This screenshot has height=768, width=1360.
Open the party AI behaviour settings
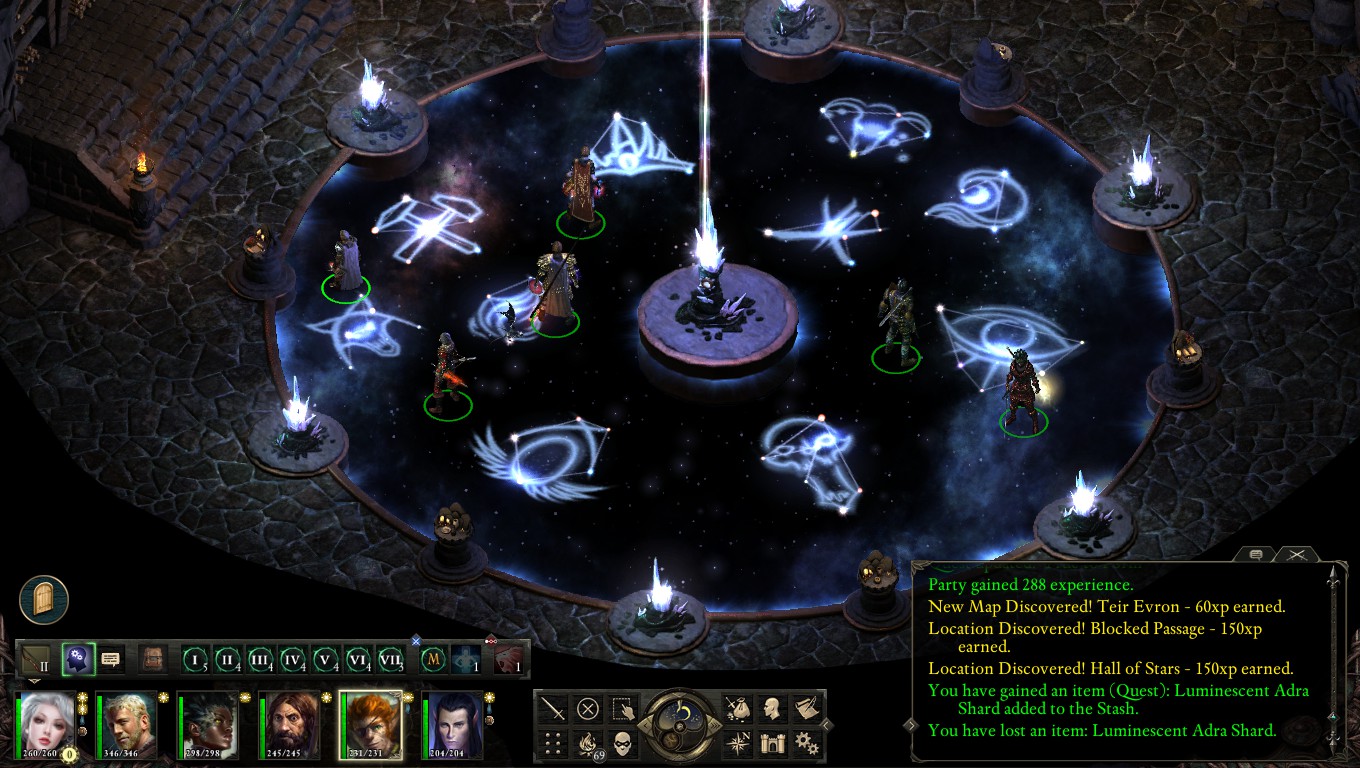pos(78,659)
